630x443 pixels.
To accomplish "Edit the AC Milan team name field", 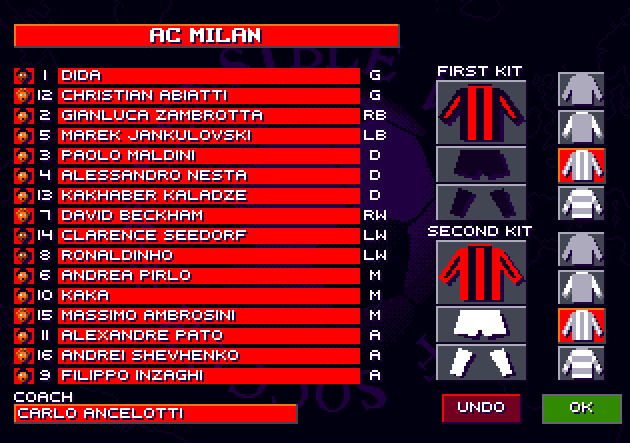I will (206, 36).
